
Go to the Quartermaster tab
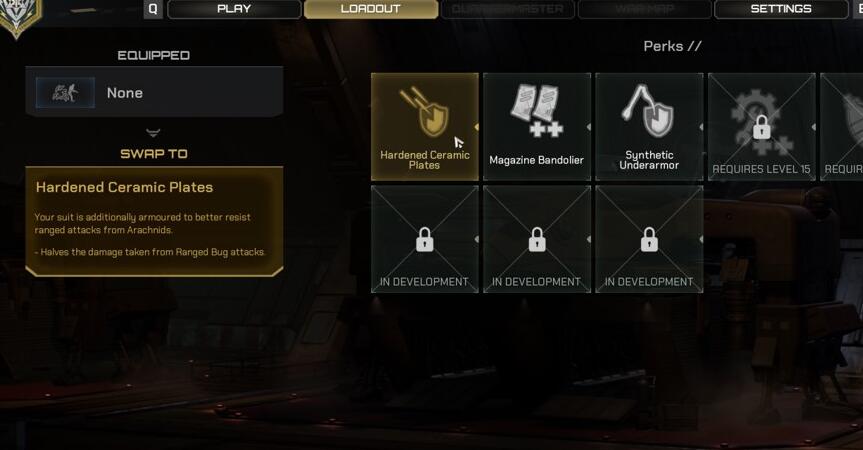[507, 9]
